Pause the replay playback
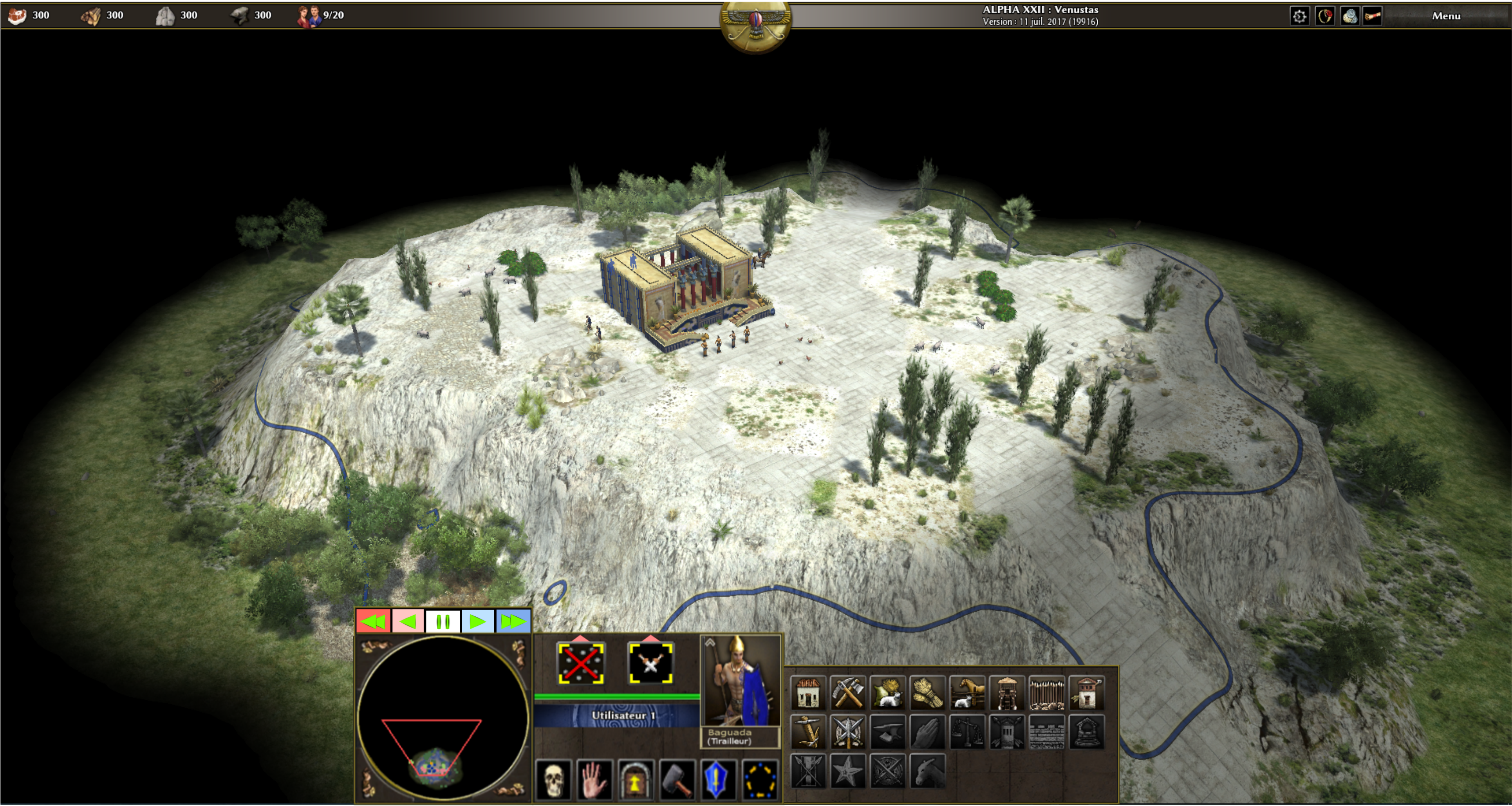The width and height of the screenshot is (1512, 806). [x=443, y=621]
